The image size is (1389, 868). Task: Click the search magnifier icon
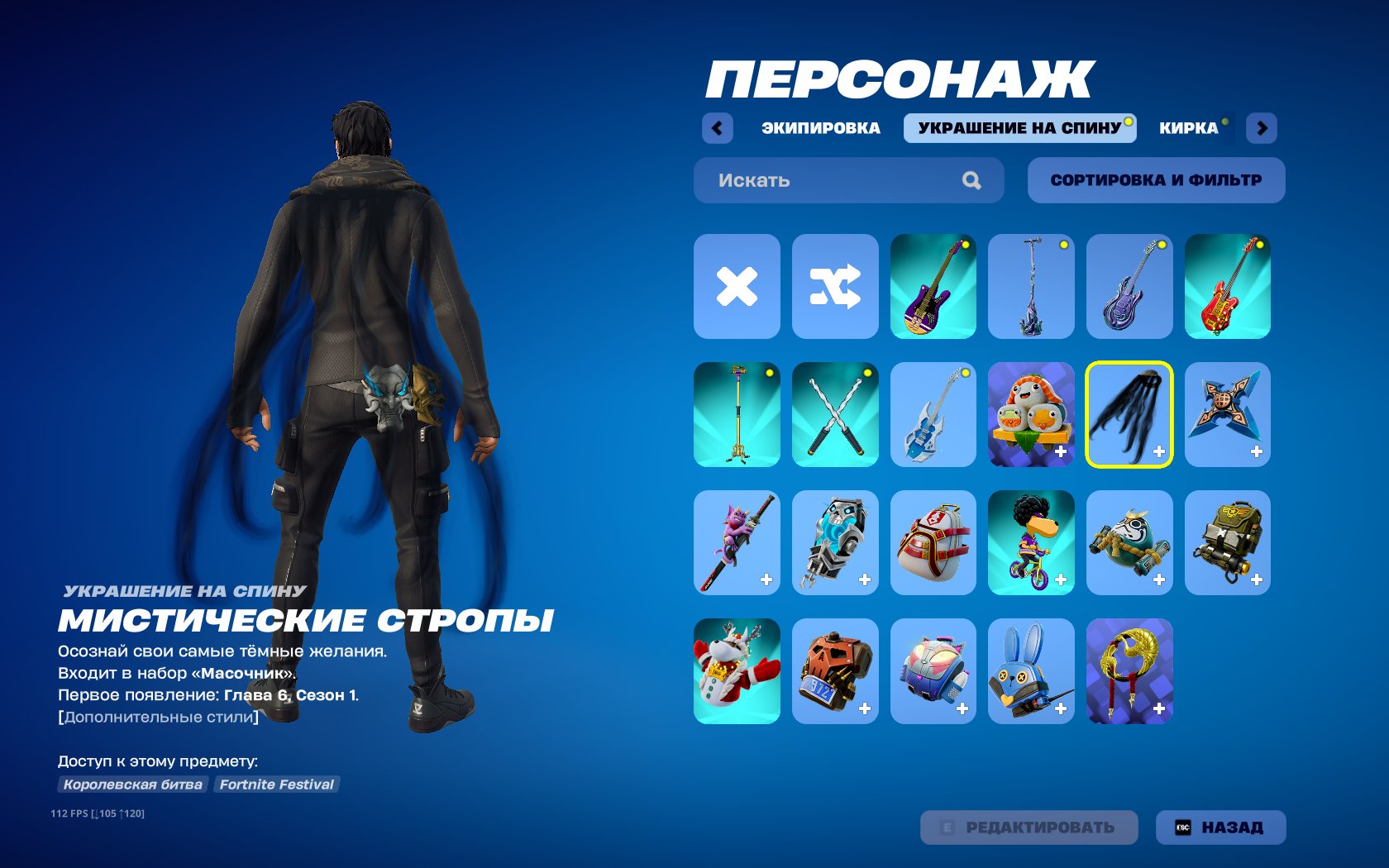pyautogui.click(x=972, y=179)
